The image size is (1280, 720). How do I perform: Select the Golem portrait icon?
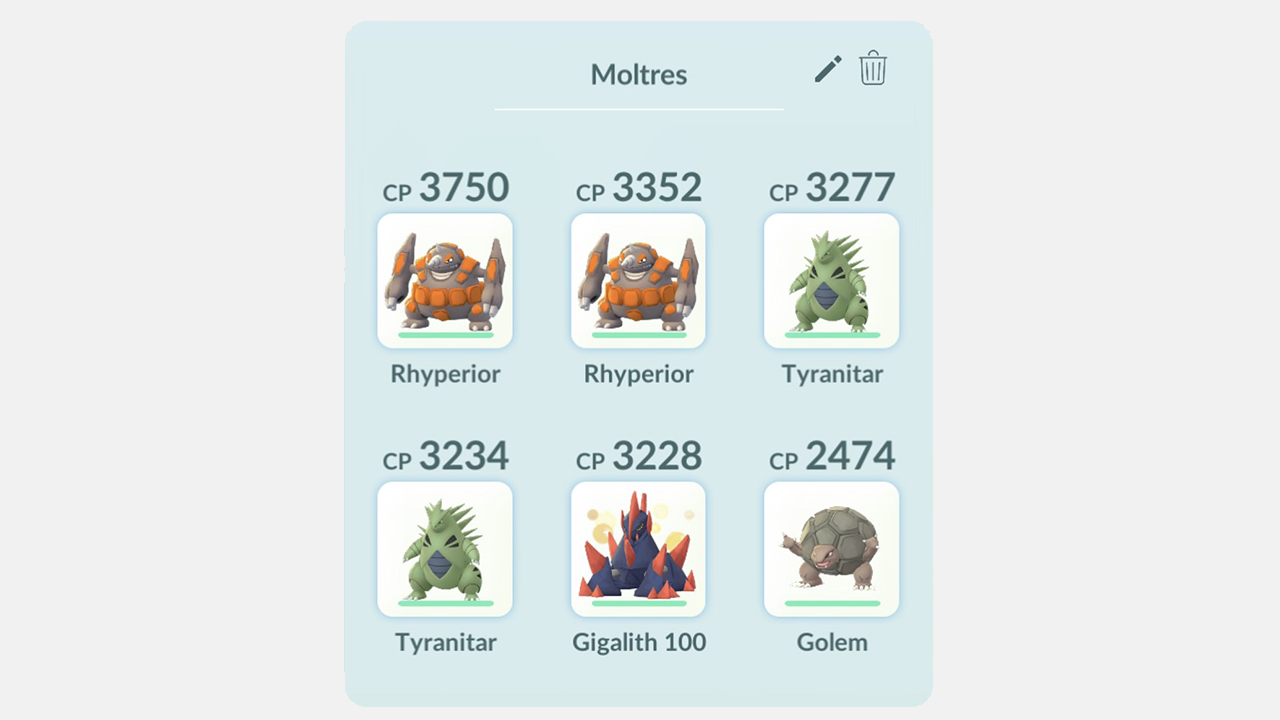[831, 549]
